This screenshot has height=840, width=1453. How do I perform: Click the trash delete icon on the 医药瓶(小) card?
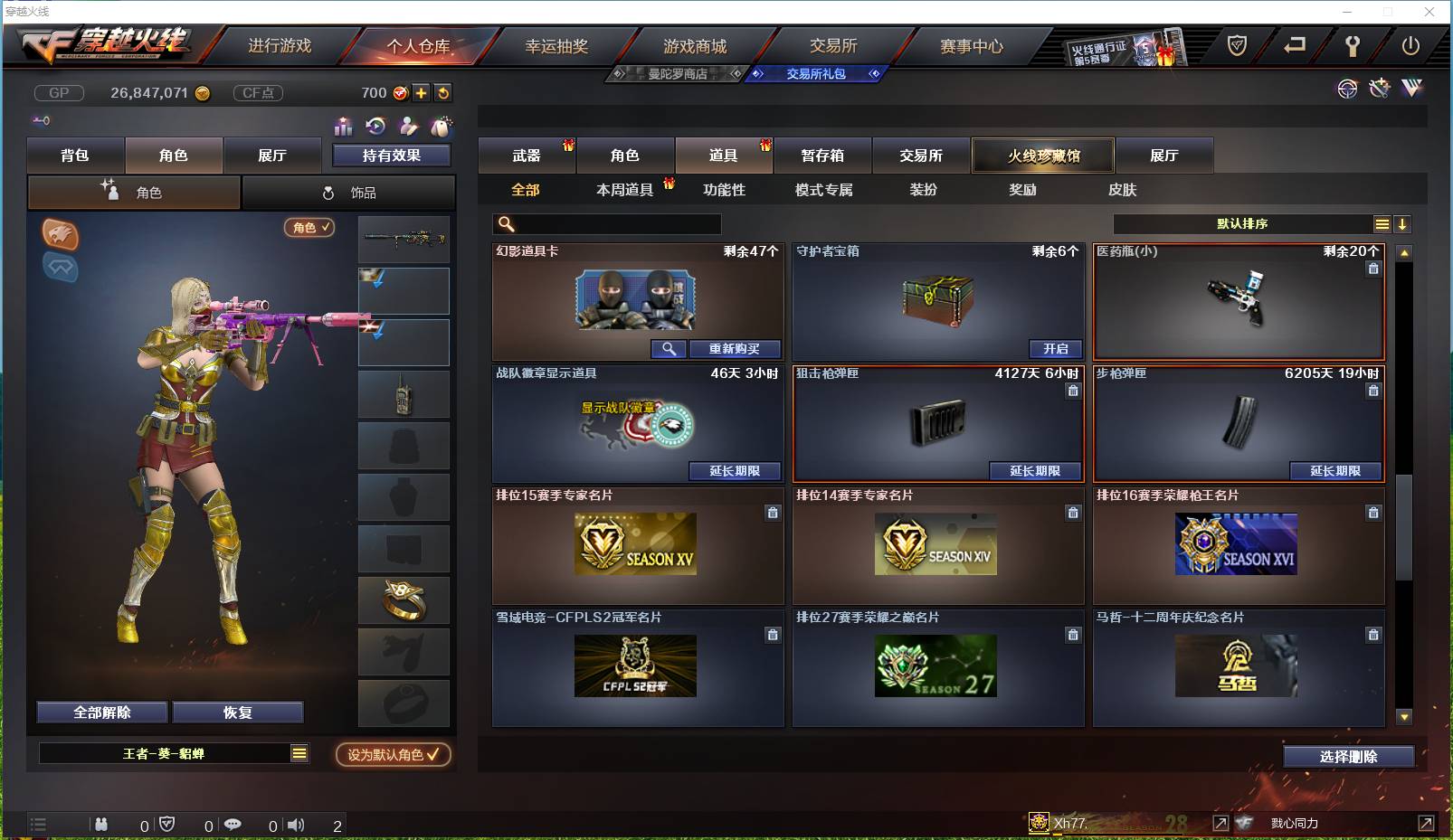[x=1373, y=268]
